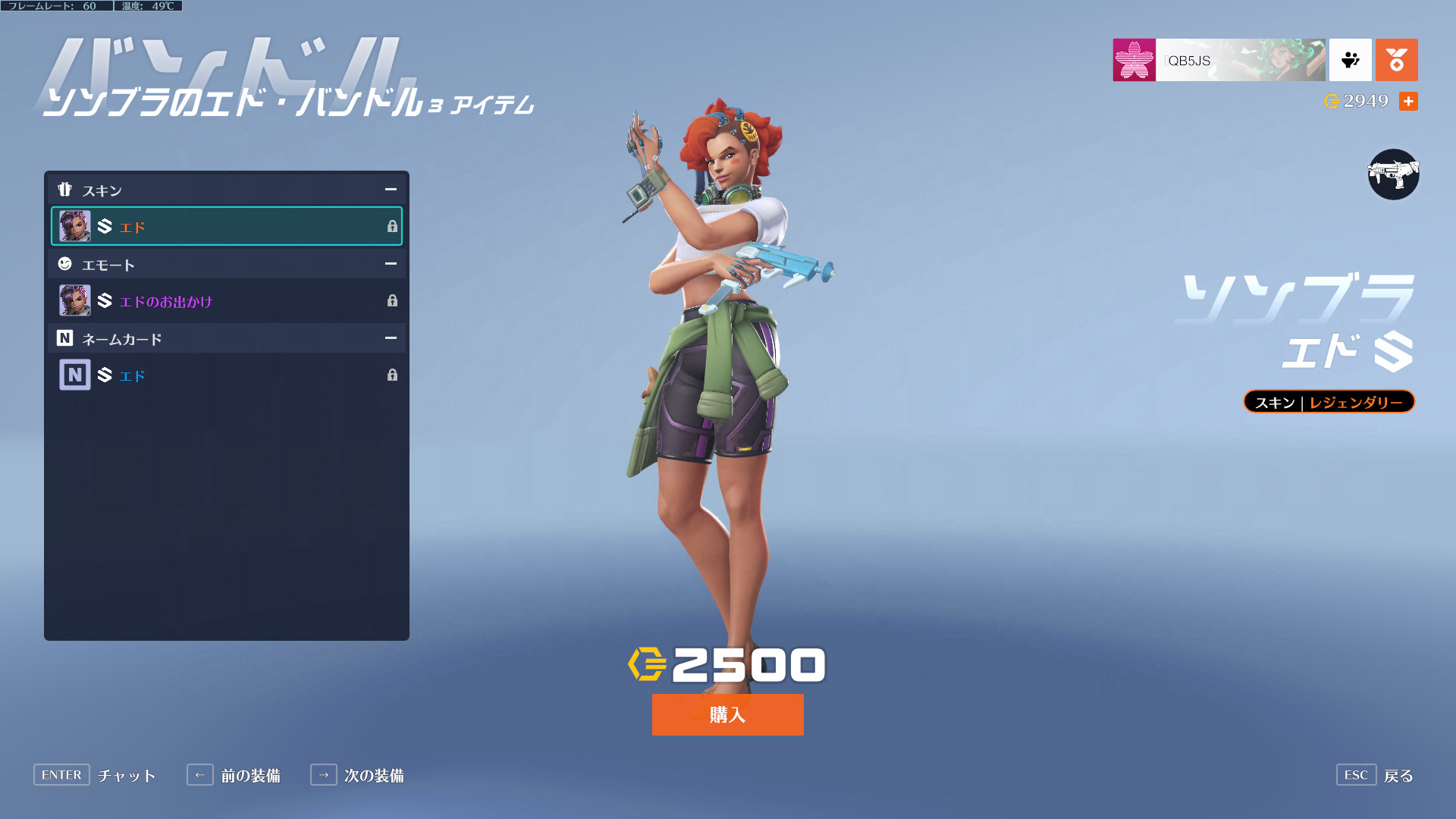Collapse the ネームカード category header
Image resolution: width=1456 pixels, height=819 pixels.
point(390,338)
